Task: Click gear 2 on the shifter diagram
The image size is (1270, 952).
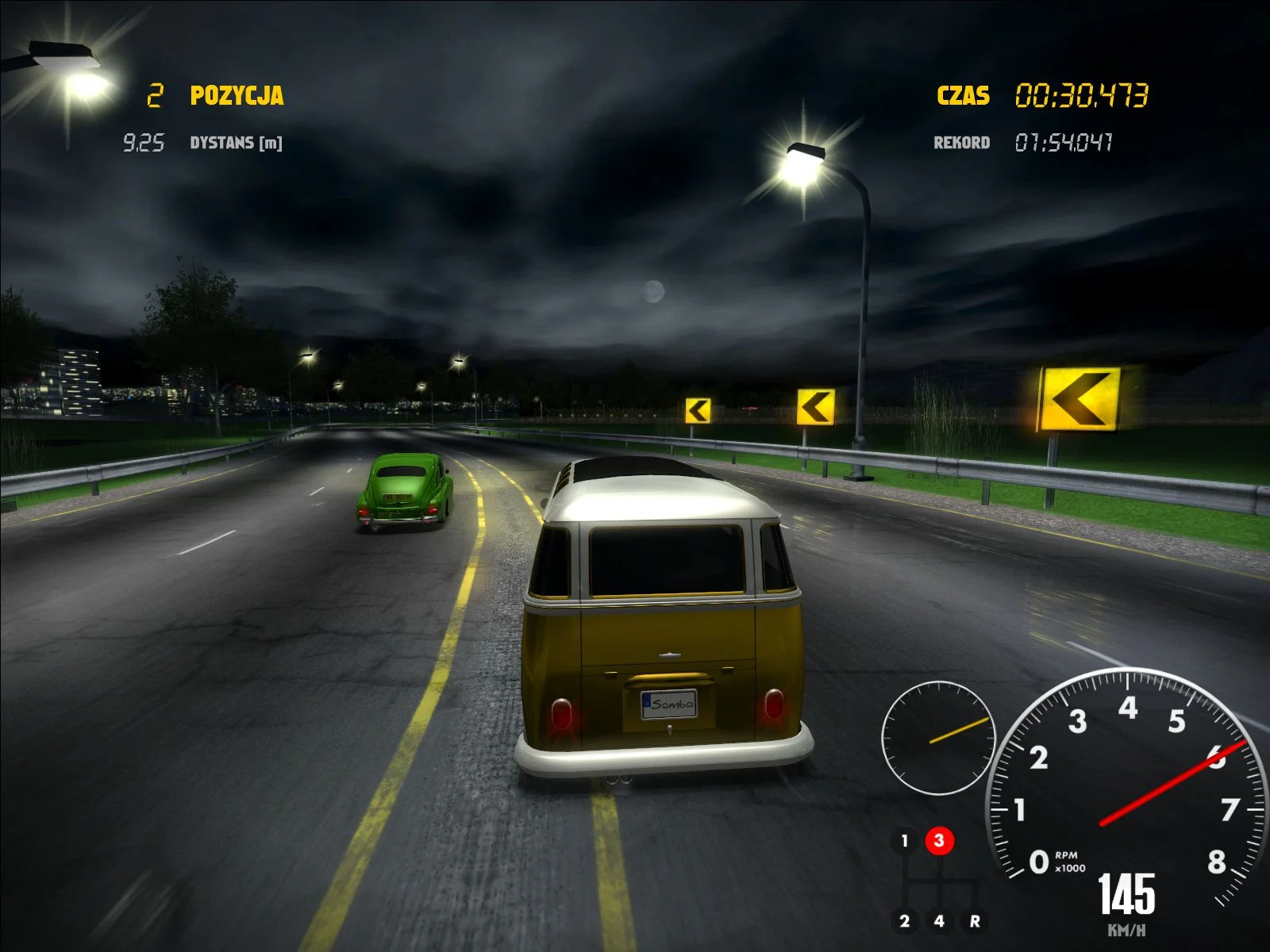Action: (905, 920)
